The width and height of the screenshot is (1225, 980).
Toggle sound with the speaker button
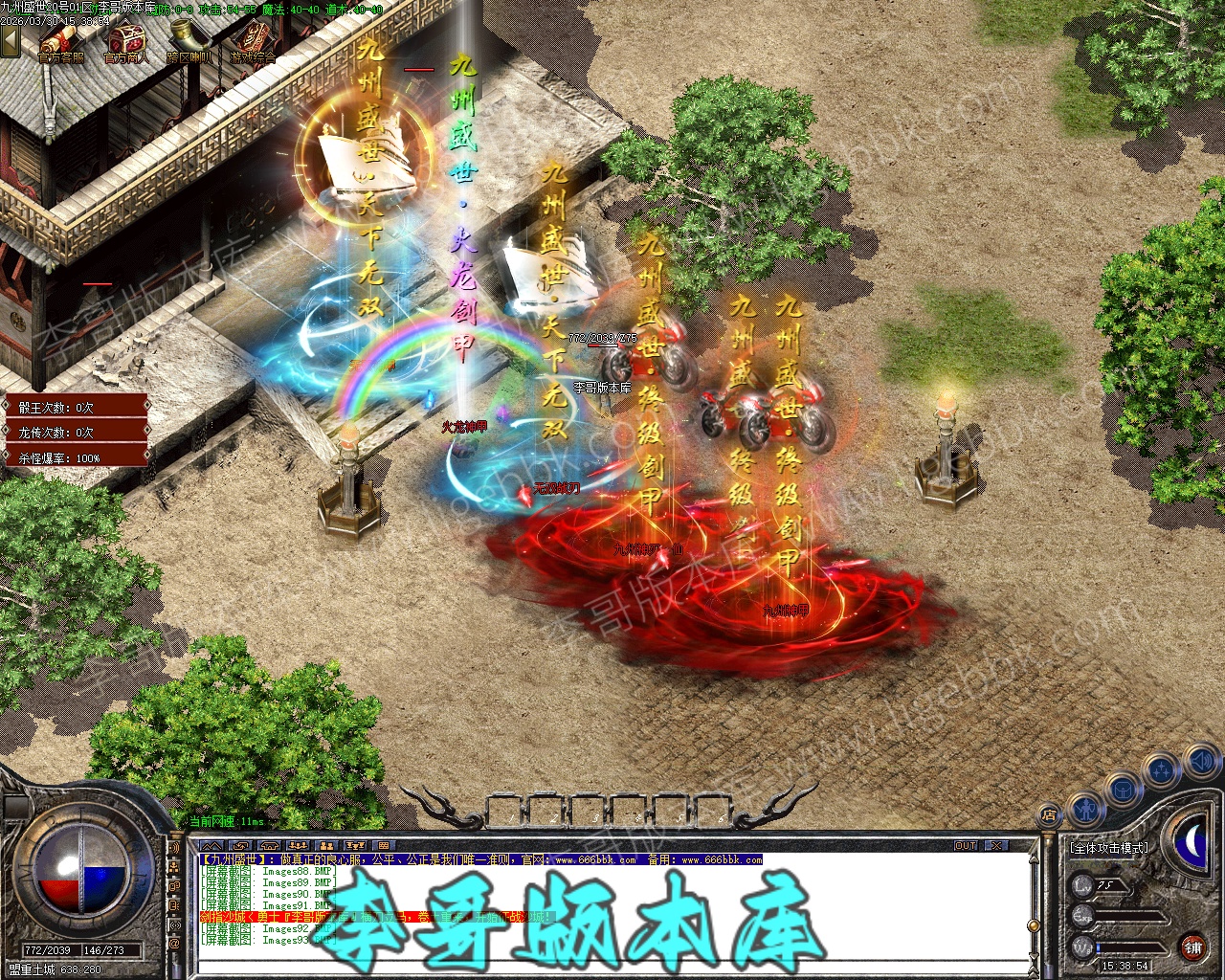(1200, 762)
